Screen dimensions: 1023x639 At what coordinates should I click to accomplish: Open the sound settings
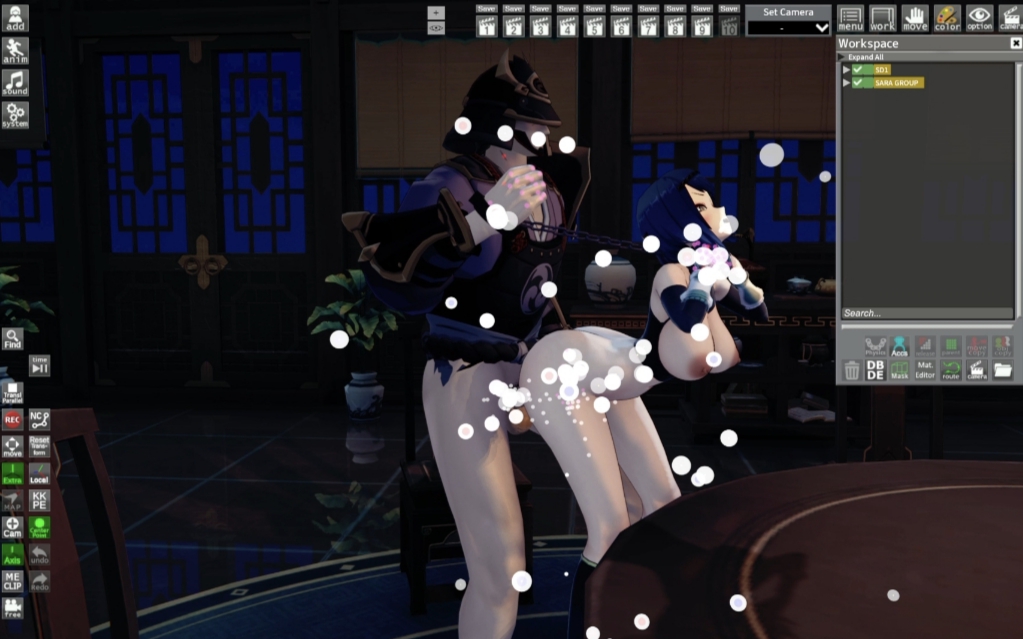point(15,83)
